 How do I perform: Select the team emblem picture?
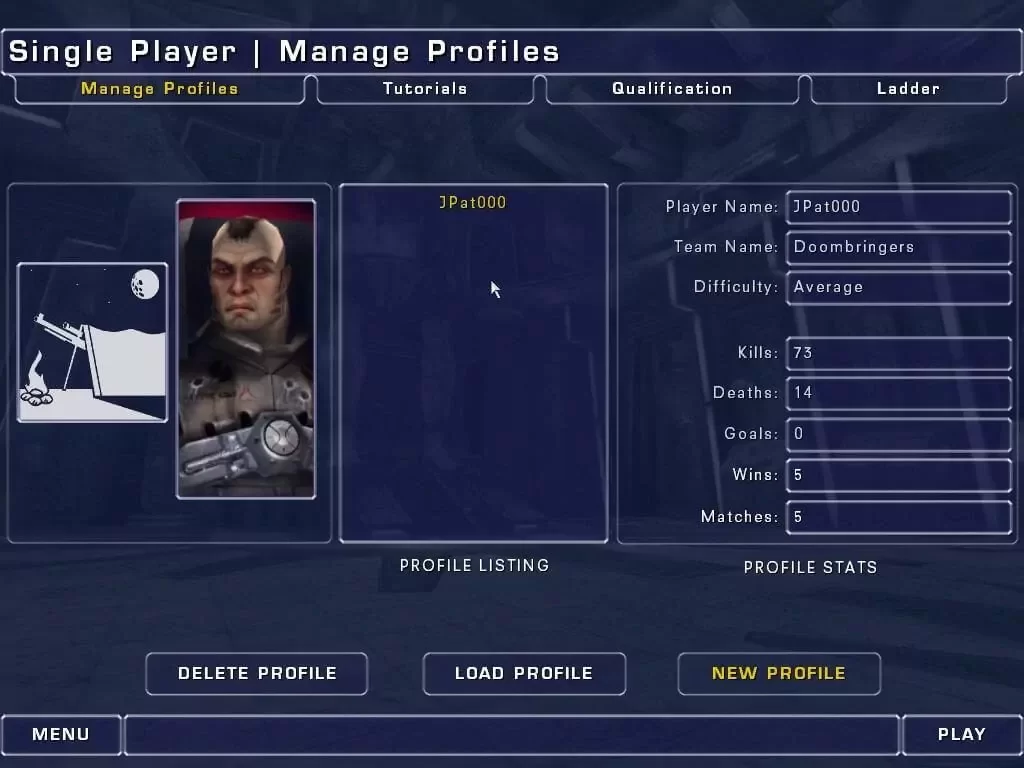click(92, 342)
